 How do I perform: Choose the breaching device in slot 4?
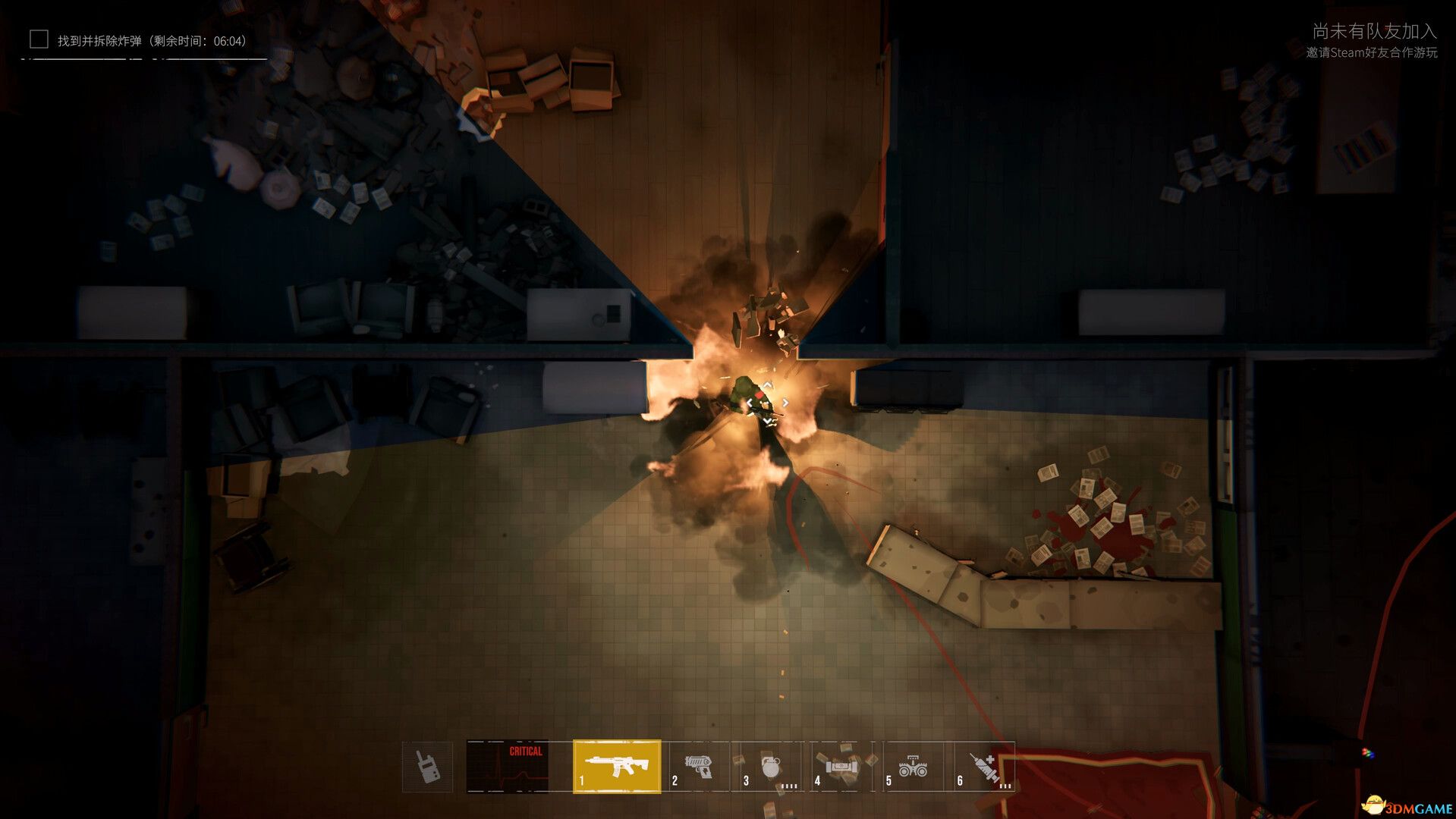(x=841, y=766)
